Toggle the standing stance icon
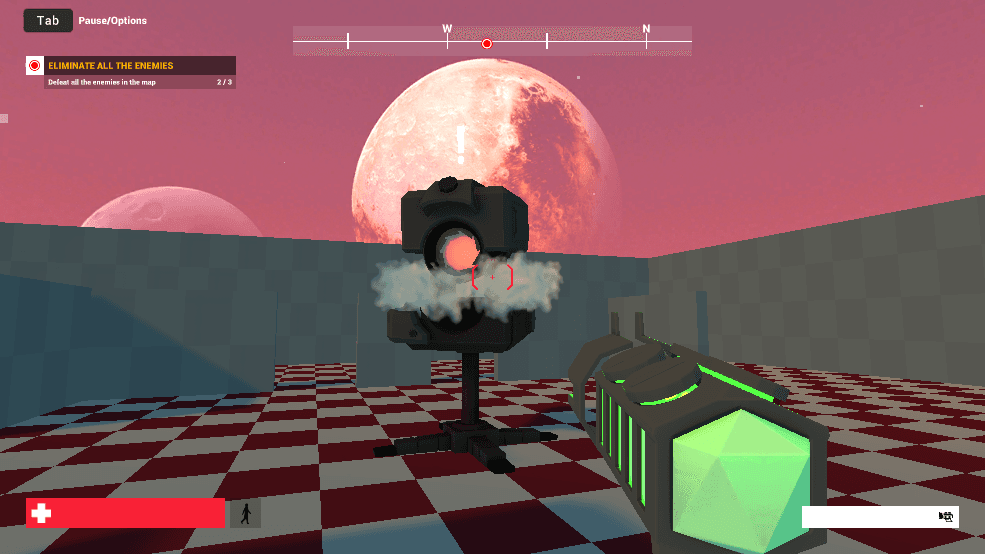 [245, 514]
